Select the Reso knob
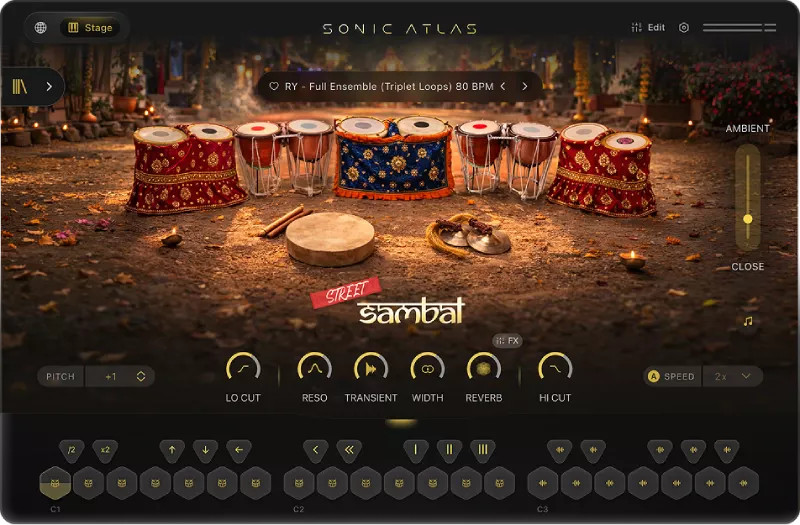800x525 pixels. click(314, 368)
